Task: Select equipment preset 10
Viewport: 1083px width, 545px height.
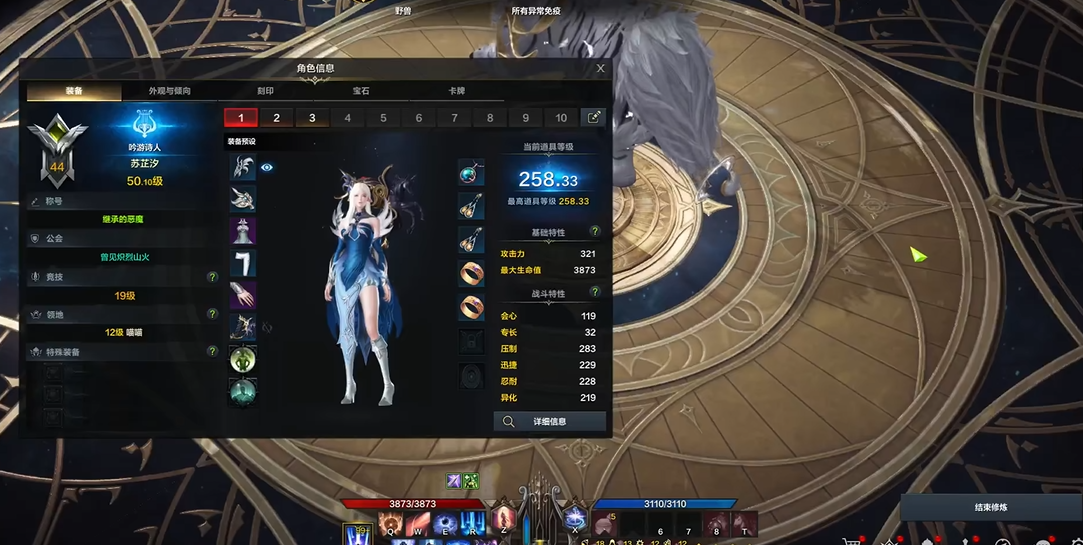Action: click(x=561, y=118)
